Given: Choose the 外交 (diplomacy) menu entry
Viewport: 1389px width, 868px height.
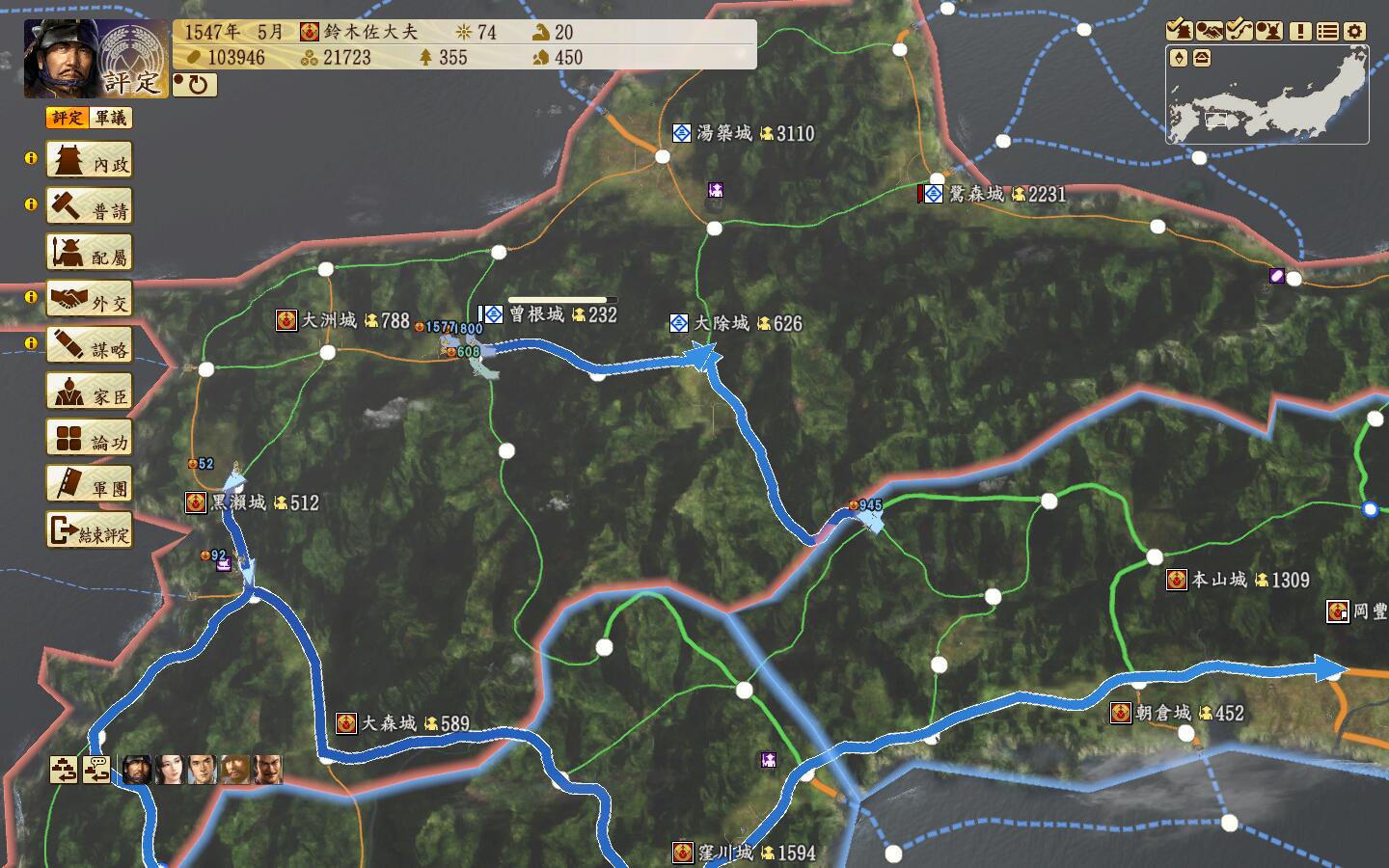Looking at the screenshot, I should (x=90, y=300).
